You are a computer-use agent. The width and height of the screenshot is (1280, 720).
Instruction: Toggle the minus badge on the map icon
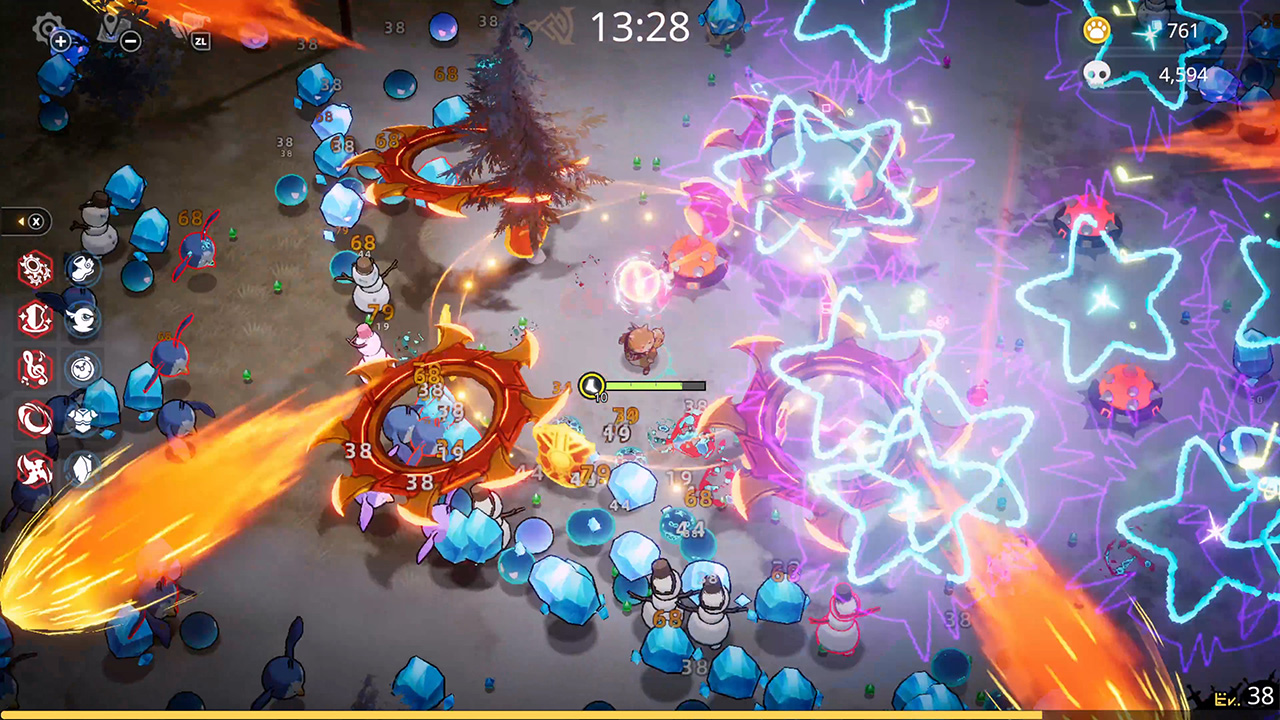click(130, 40)
